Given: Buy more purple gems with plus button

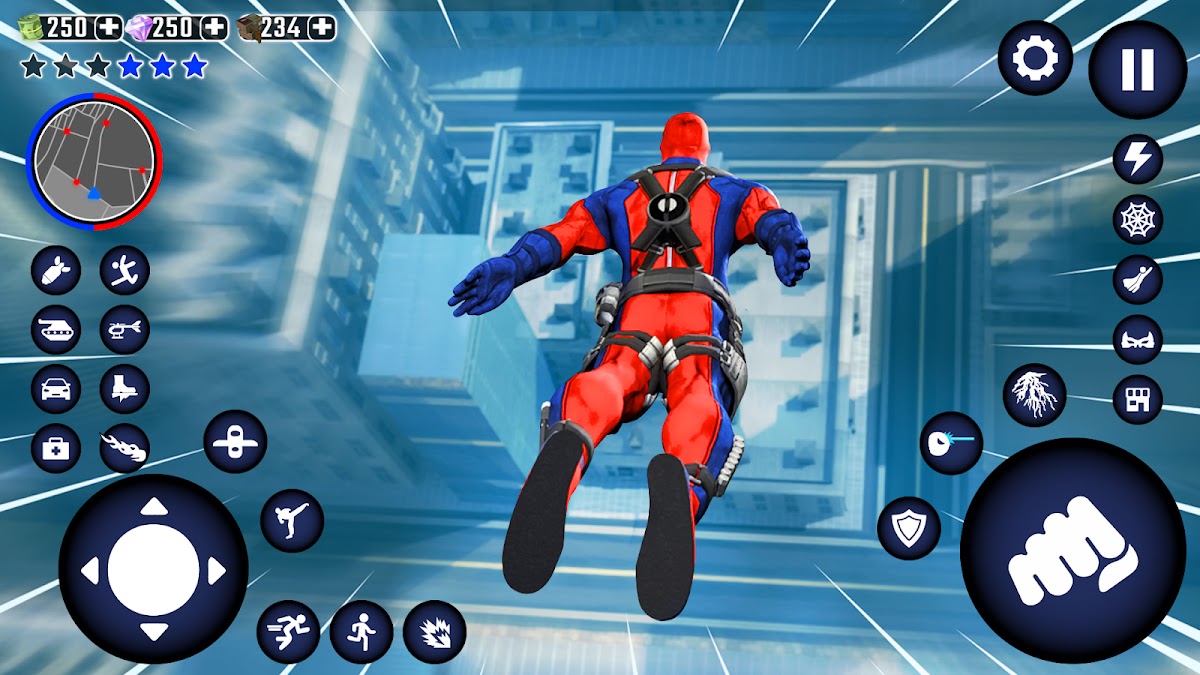Looking at the screenshot, I should (214, 27).
